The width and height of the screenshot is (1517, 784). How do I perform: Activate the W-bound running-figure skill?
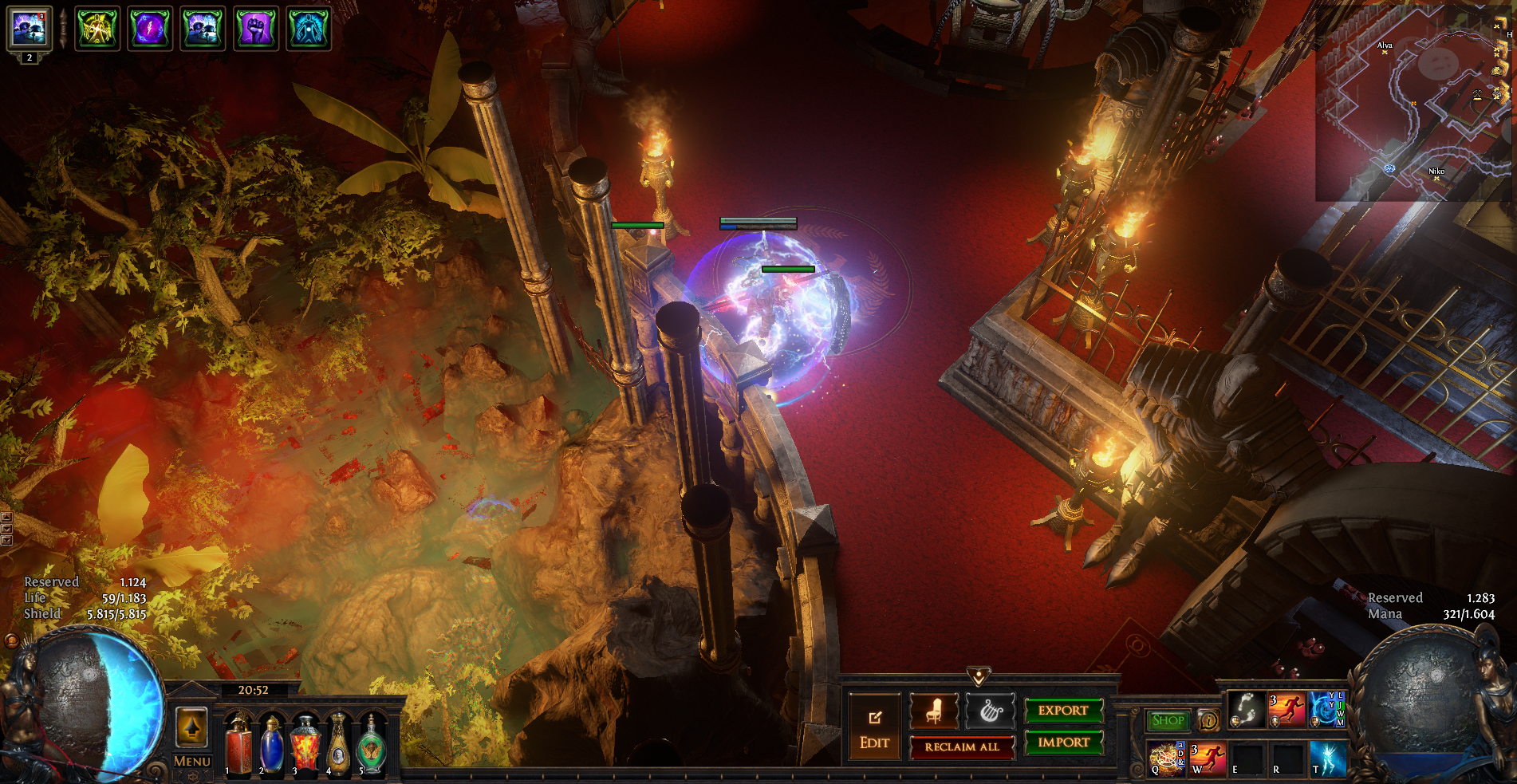tap(1207, 758)
